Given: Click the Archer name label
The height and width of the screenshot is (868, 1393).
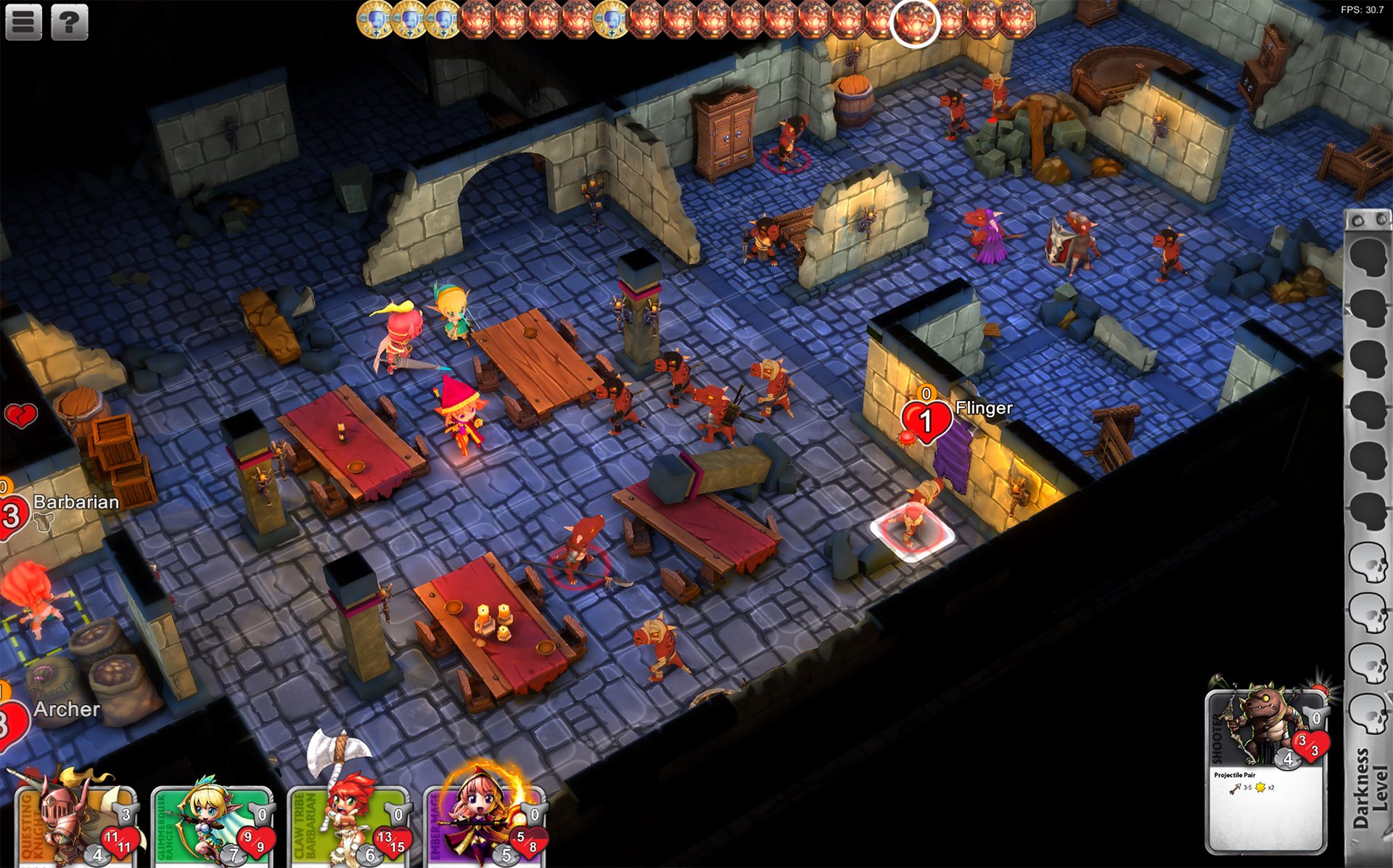Looking at the screenshot, I should pyautogui.click(x=67, y=709).
